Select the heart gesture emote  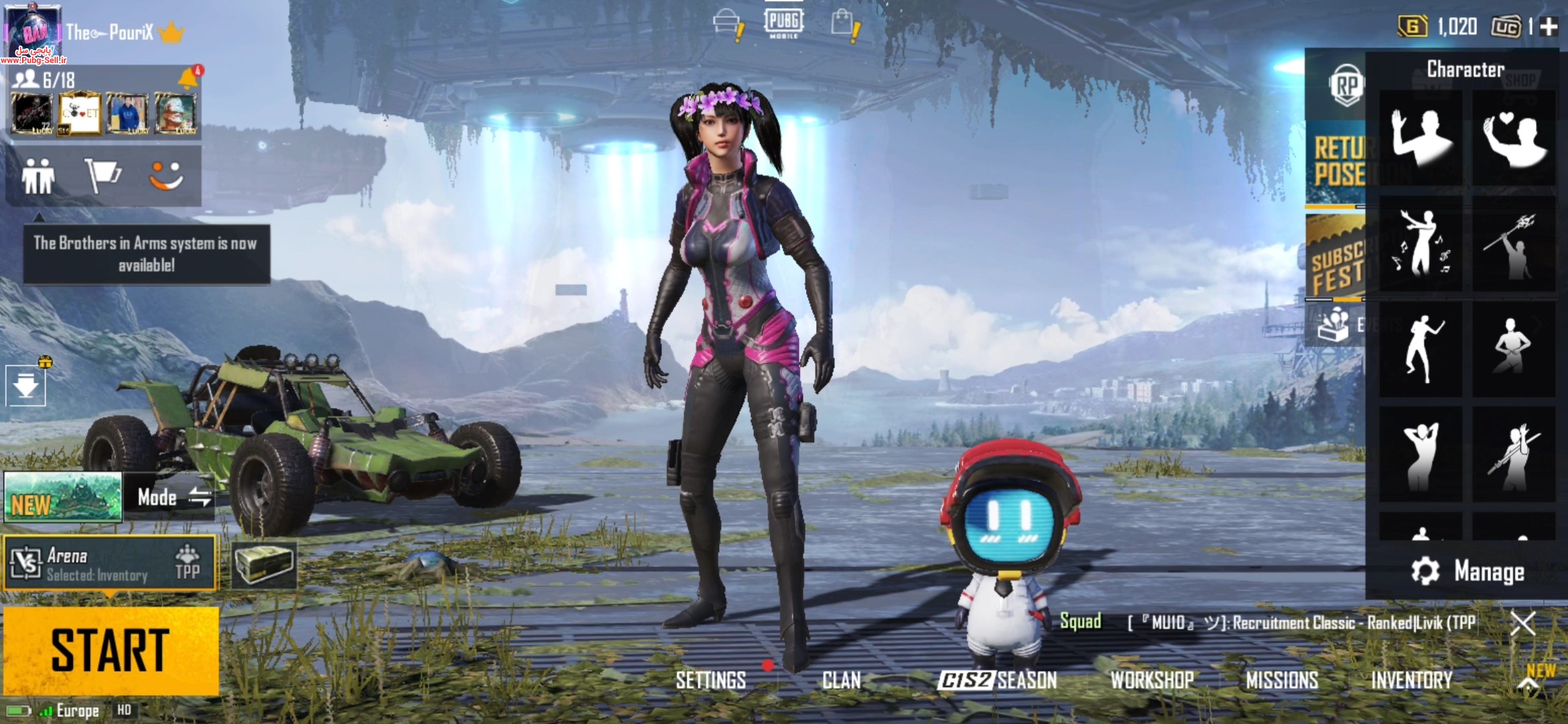click(x=1514, y=139)
